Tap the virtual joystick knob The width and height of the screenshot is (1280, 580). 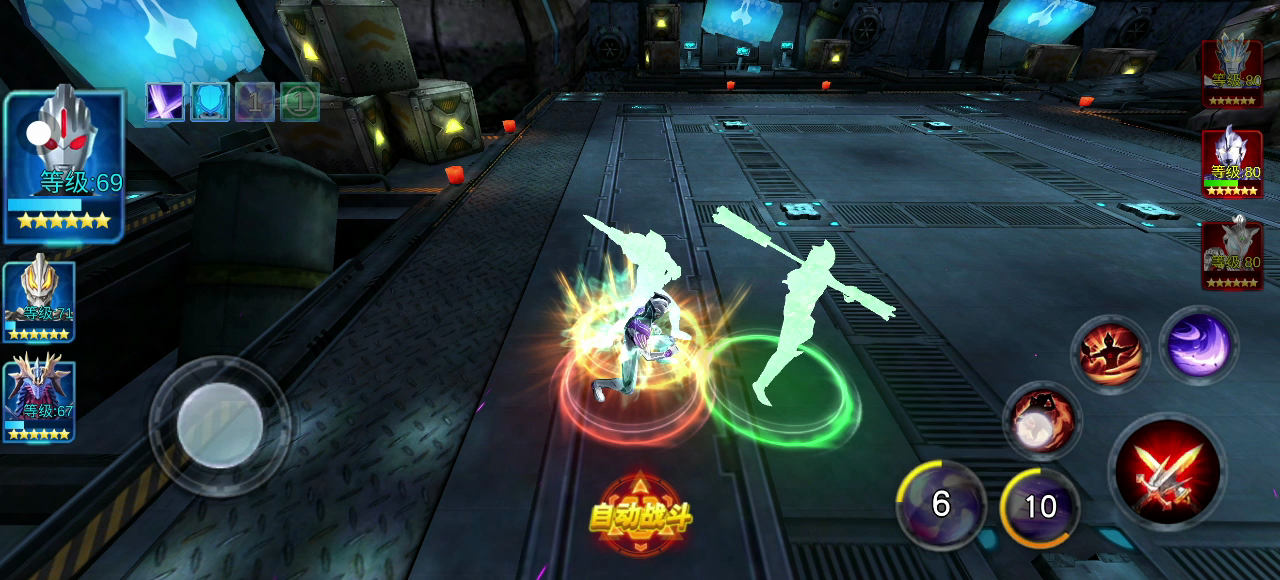220,425
